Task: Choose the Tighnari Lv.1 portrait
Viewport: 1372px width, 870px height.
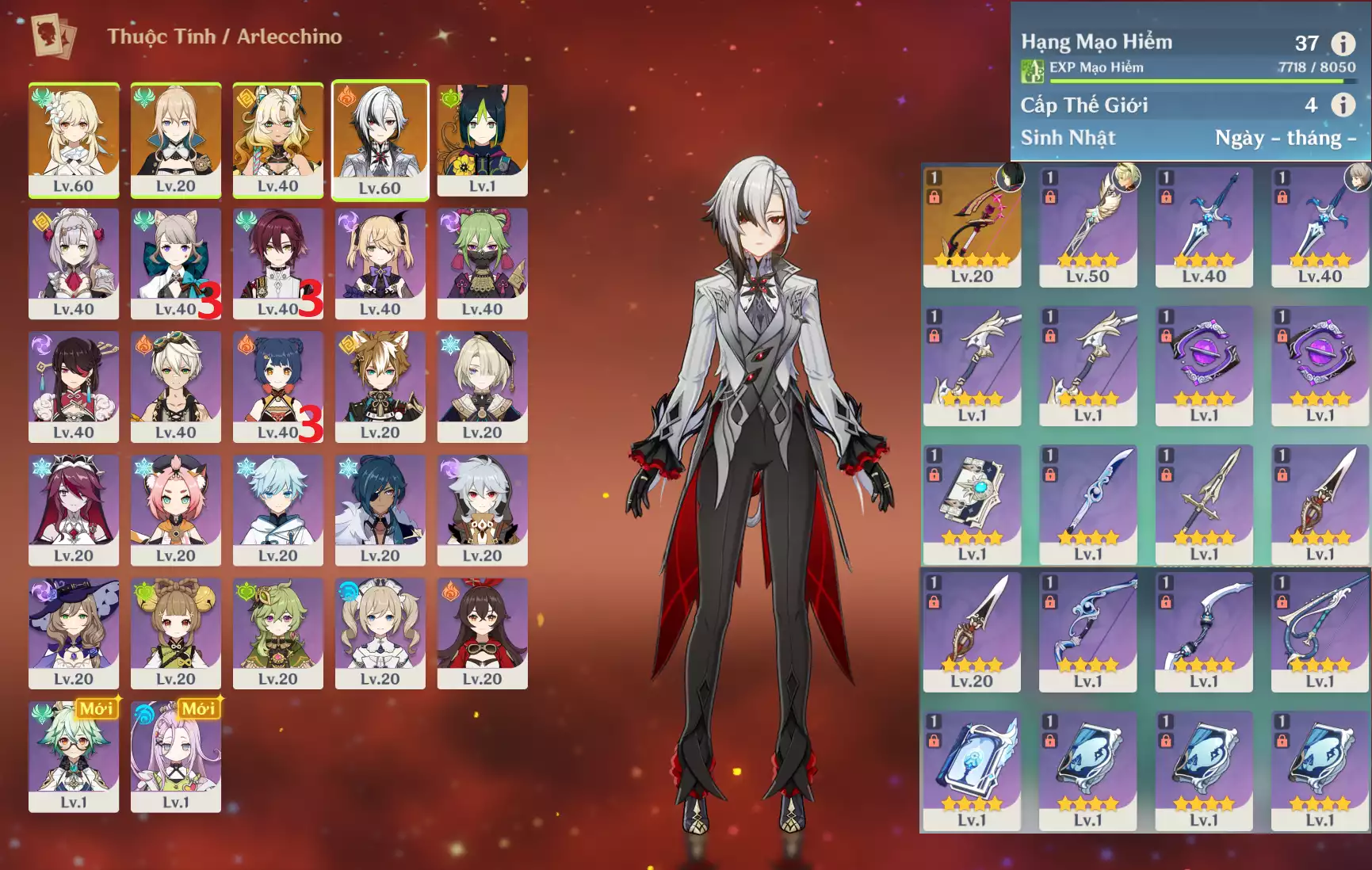Action: point(482,139)
